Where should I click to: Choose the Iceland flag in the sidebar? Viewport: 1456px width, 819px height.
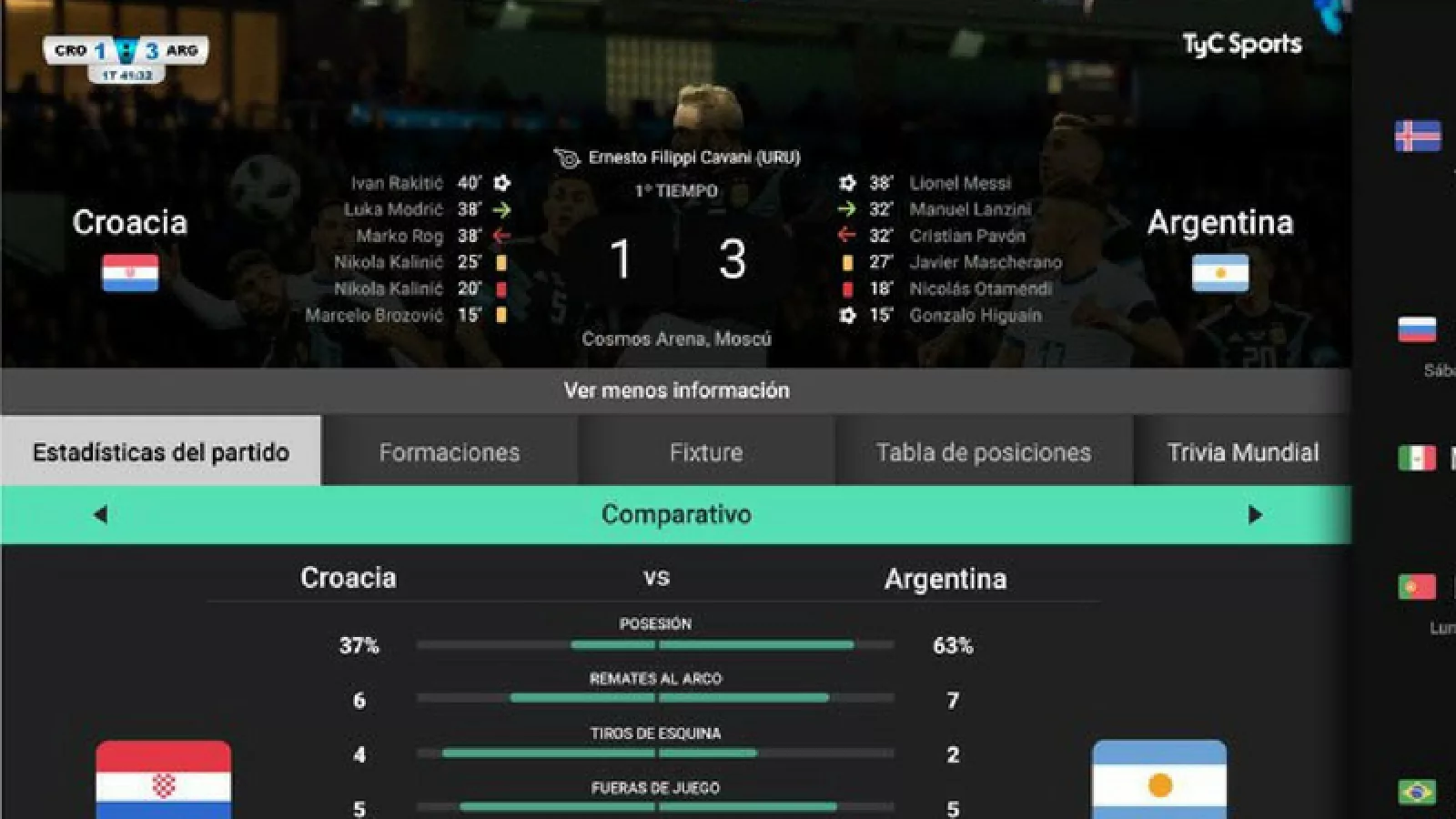point(1417,136)
